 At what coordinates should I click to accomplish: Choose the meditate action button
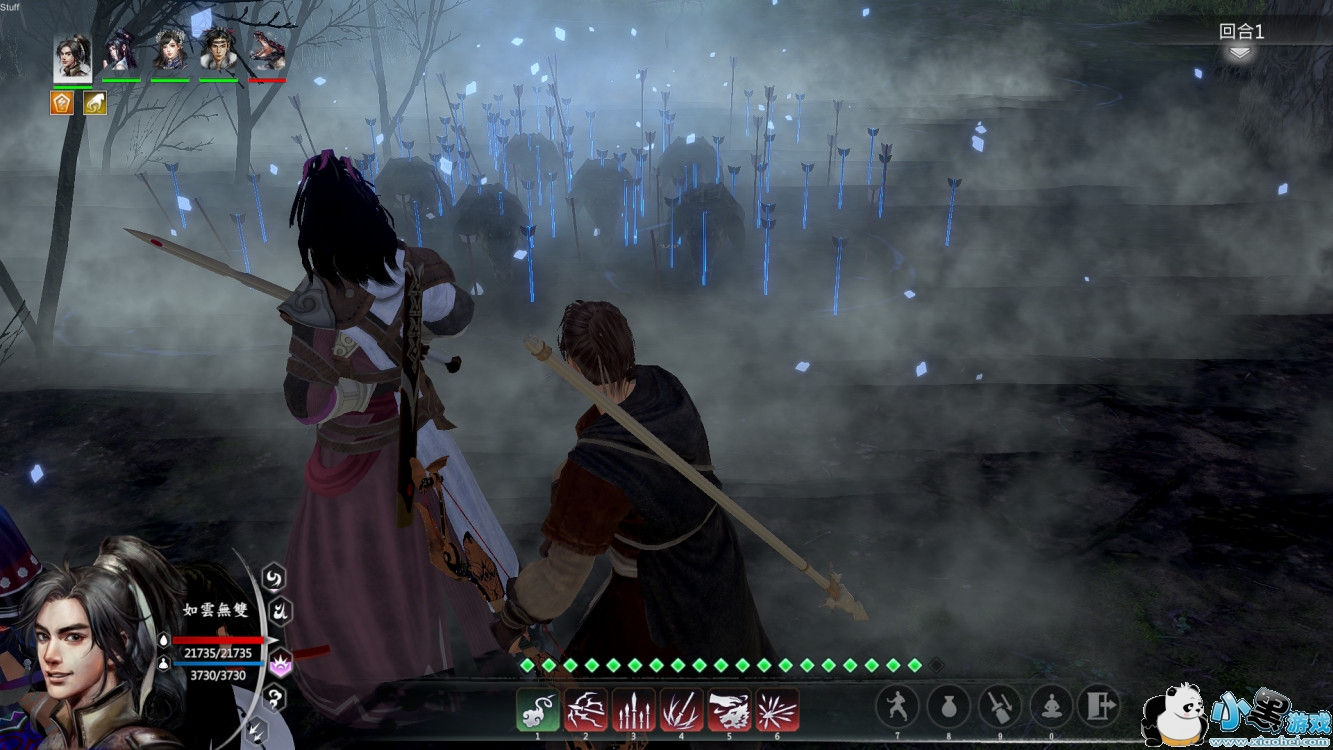point(1050,706)
